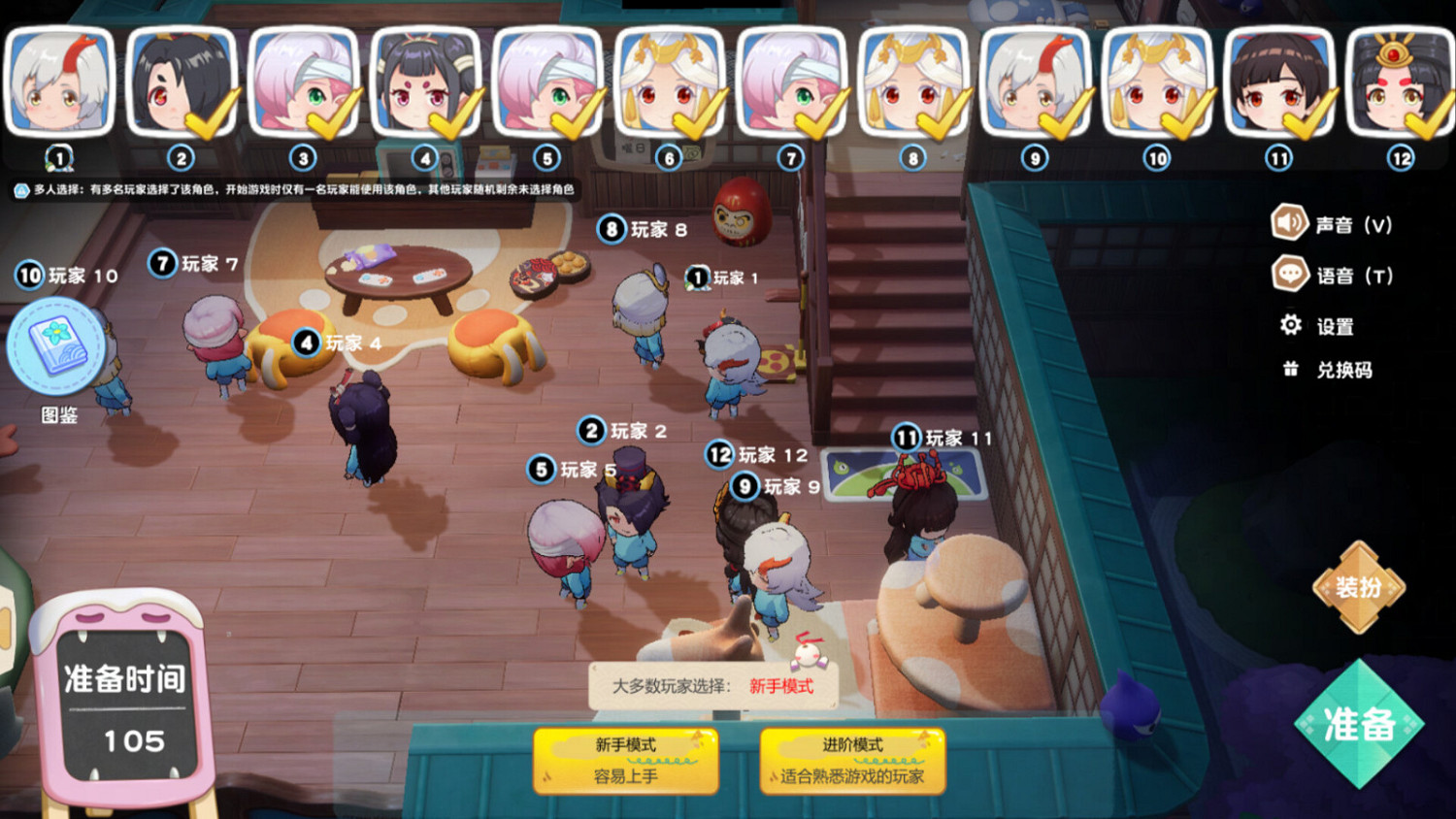
Task: Click the 多人选择 multiplayer info banner
Action: pyautogui.click(x=291, y=189)
